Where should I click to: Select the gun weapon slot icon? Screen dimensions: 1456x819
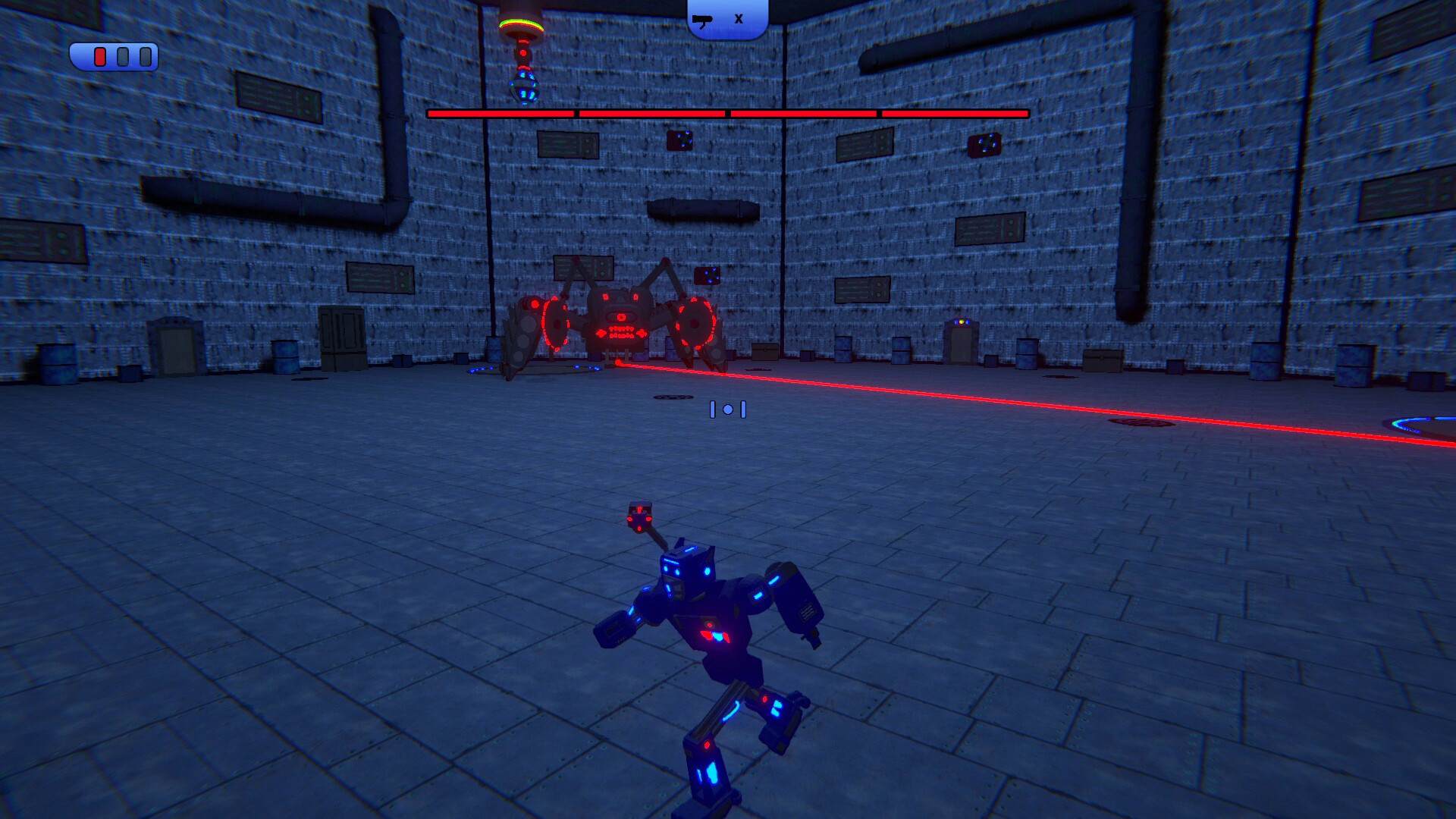pyautogui.click(x=703, y=20)
